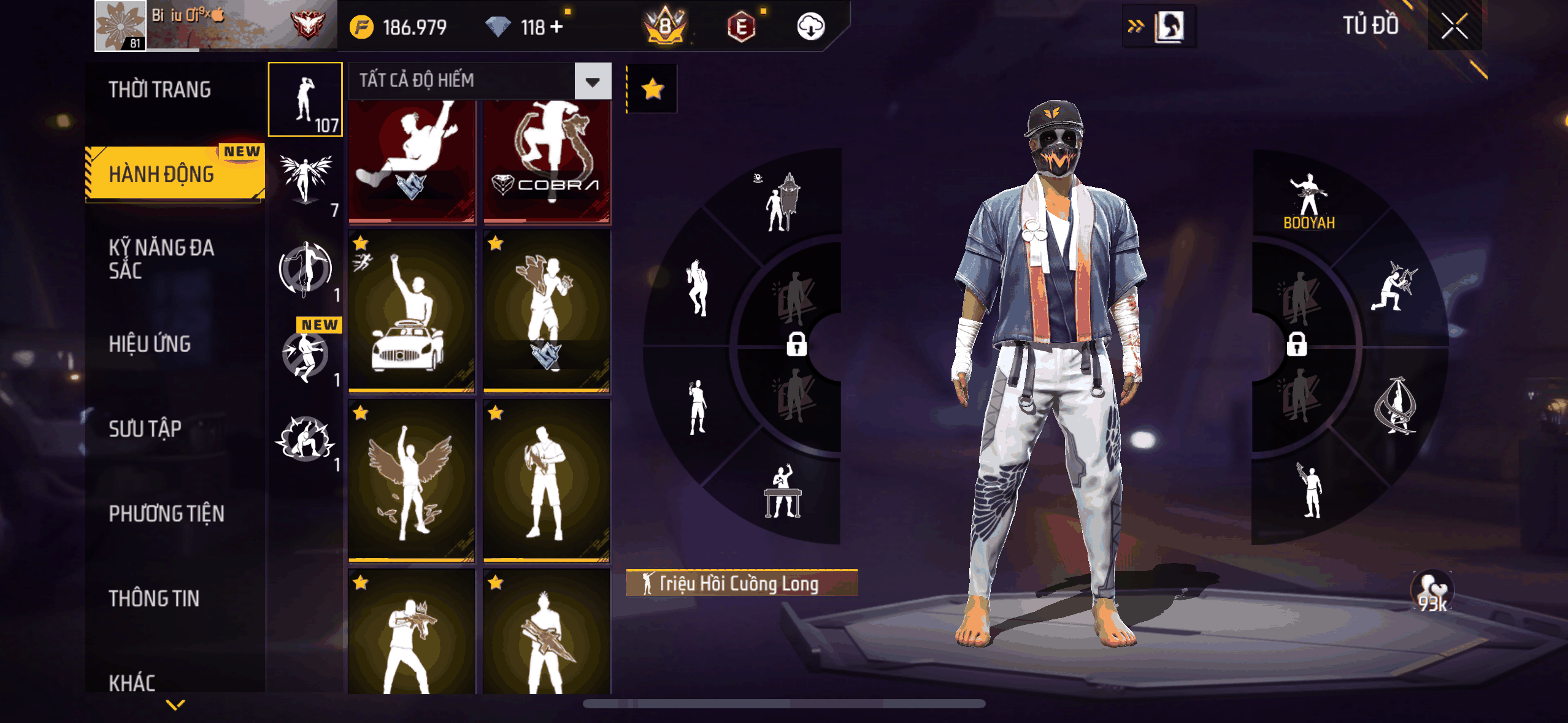Select the BOOYAH emote wheel slot
Viewport: 1568px width, 723px height.
coord(1309,201)
